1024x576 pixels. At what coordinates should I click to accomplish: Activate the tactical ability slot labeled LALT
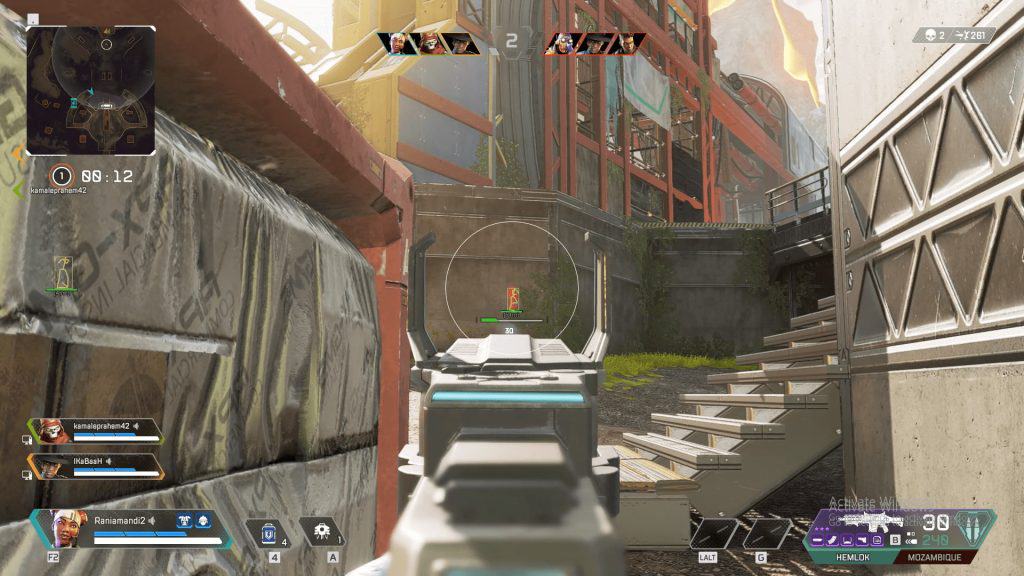click(x=714, y=532)
